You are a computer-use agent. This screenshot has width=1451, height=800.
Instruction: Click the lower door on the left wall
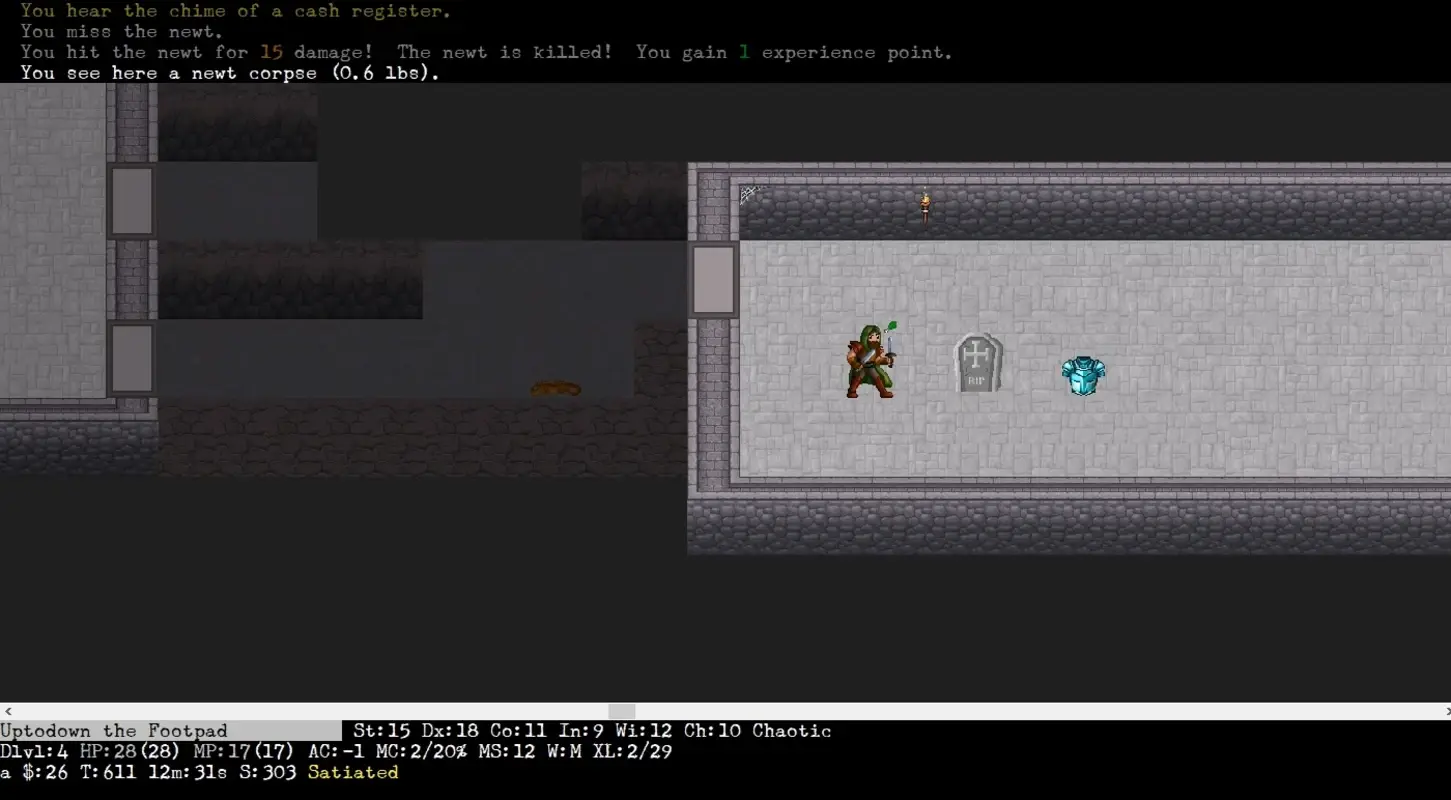click(133, 358)
